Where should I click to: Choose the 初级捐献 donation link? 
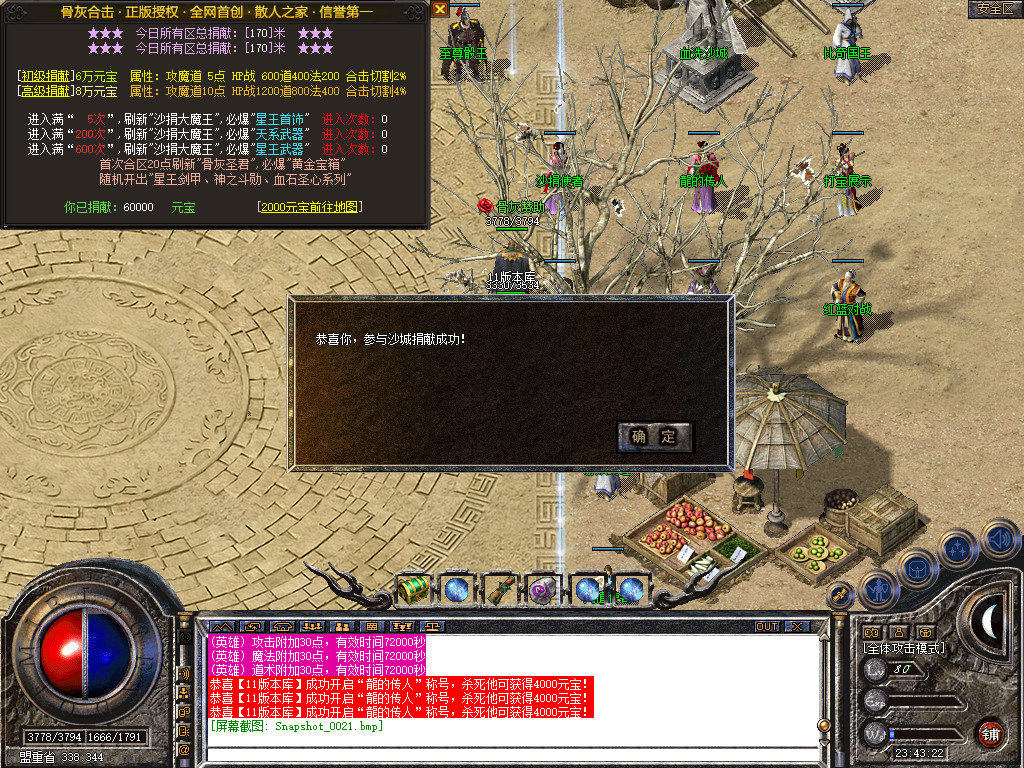(45, 76)
